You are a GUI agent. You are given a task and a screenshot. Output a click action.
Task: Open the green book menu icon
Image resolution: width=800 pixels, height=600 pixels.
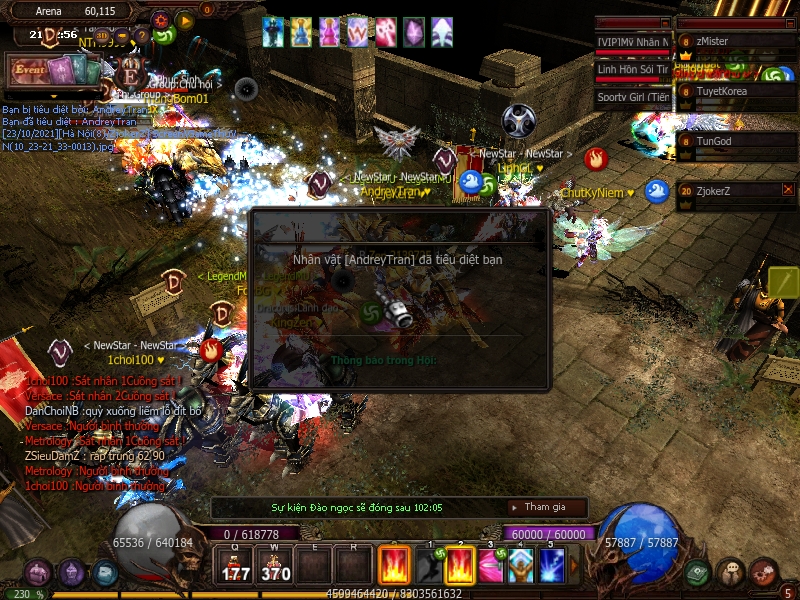pos(698,573)
